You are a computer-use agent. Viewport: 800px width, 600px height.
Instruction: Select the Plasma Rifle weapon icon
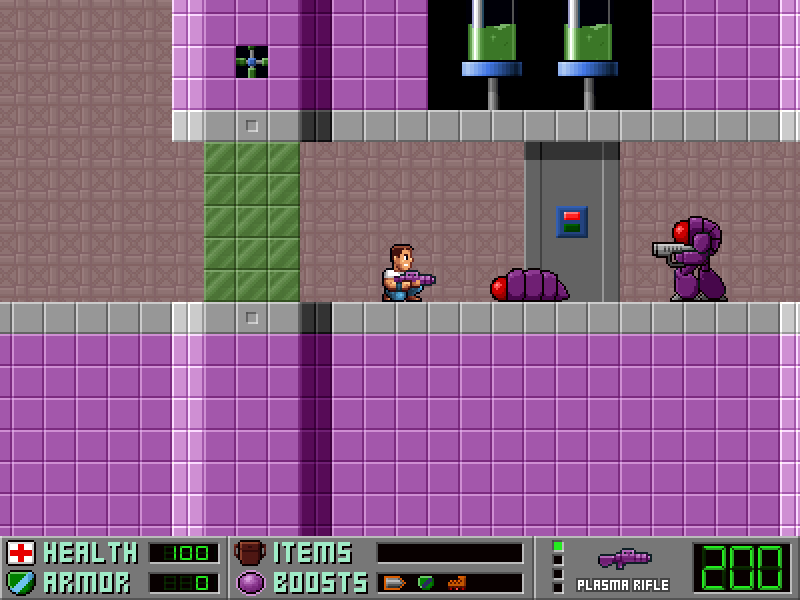pyautogui.click(x=624, y=558)
